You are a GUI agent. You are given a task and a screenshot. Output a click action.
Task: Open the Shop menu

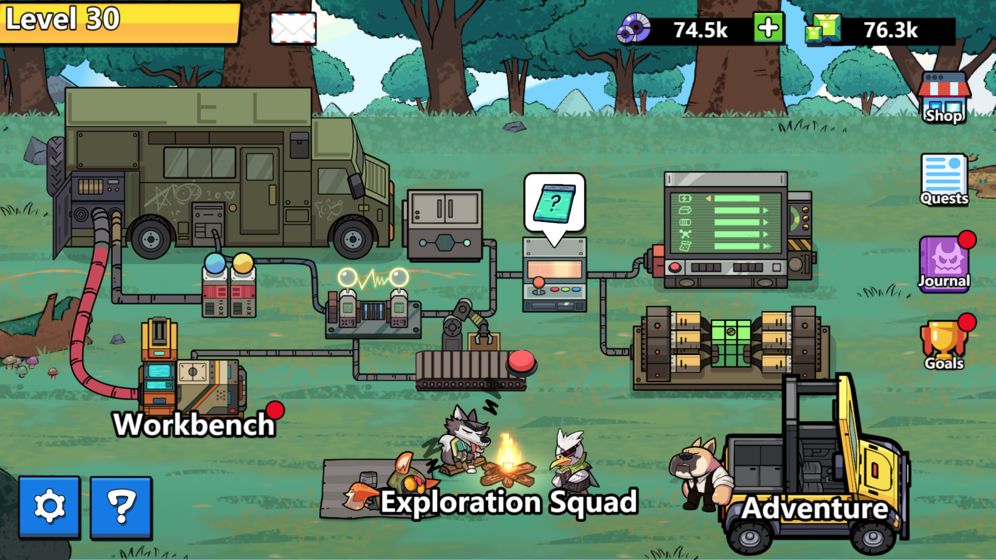coord(944,98)
